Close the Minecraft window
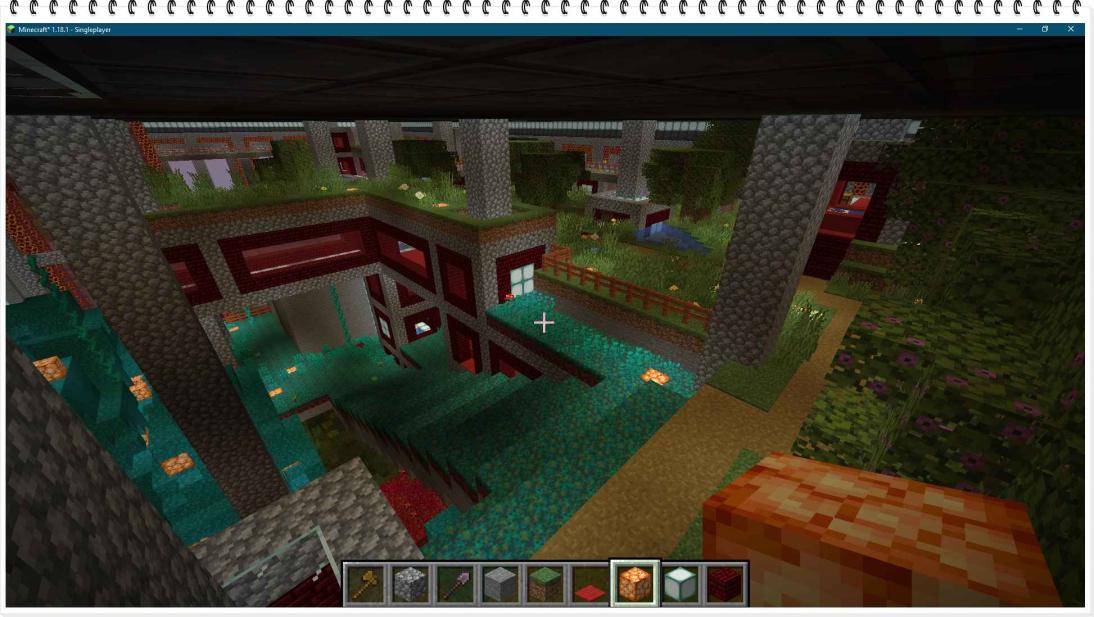1094x617 pixels. 1071,29
